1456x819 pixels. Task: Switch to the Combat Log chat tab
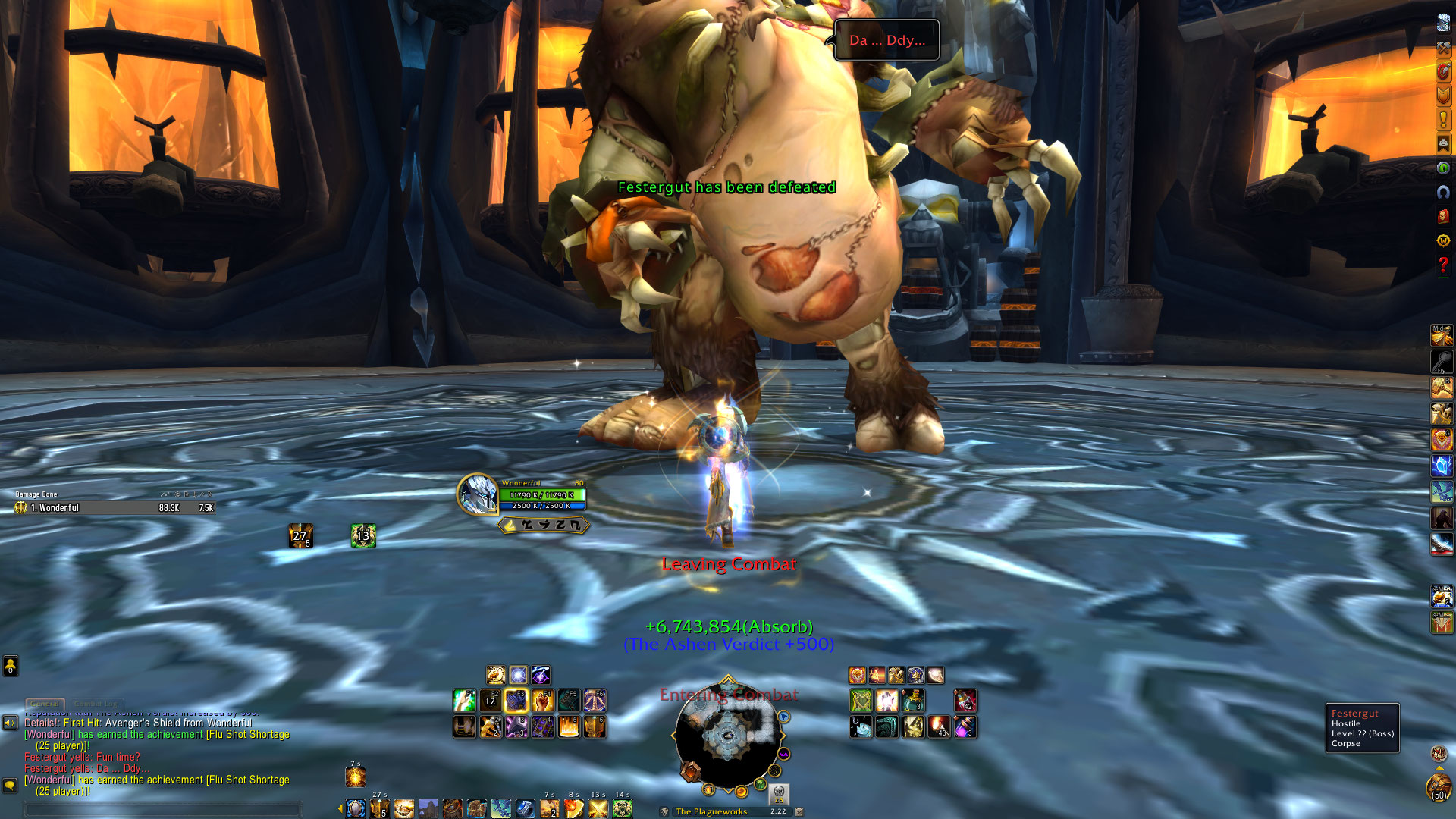point(96,704)
